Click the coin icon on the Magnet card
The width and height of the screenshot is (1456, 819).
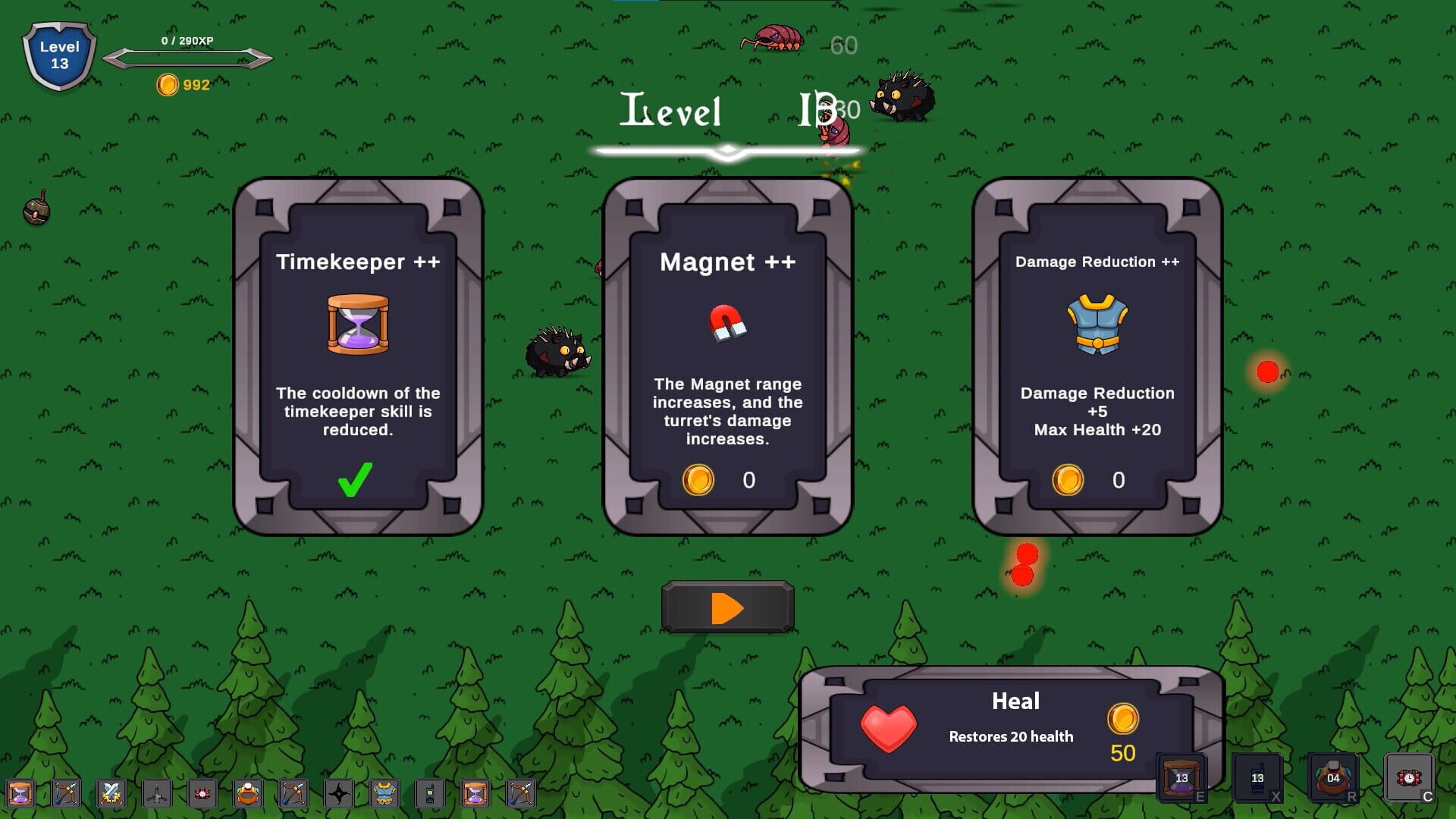[699, 479]
